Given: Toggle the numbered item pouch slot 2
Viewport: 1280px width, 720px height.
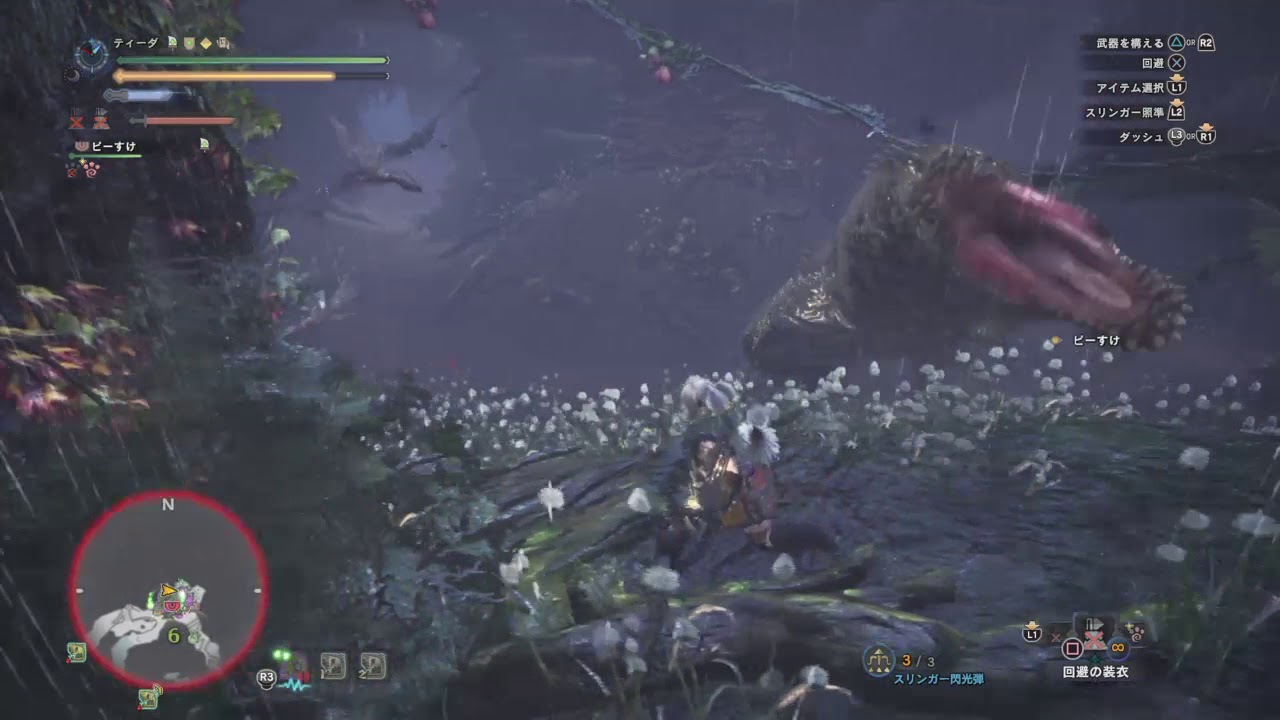Looking at the screenshot, I should tap(372, 666).
